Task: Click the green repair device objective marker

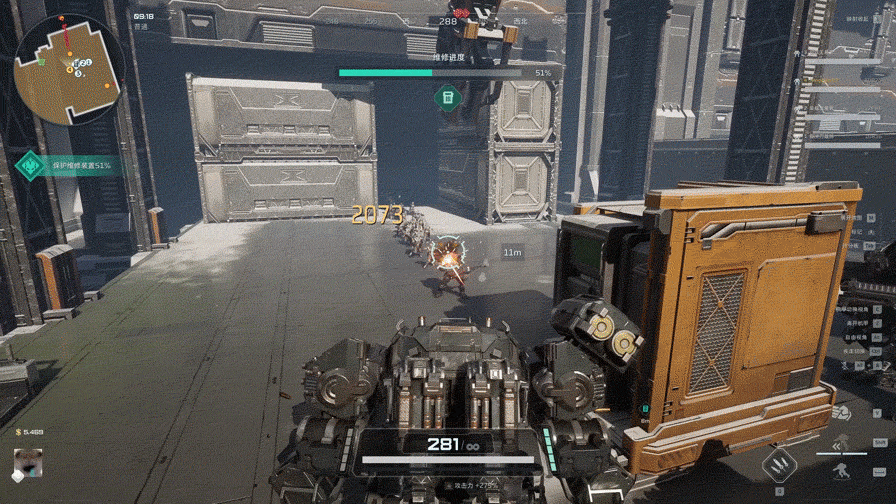Action: [447, 97]
